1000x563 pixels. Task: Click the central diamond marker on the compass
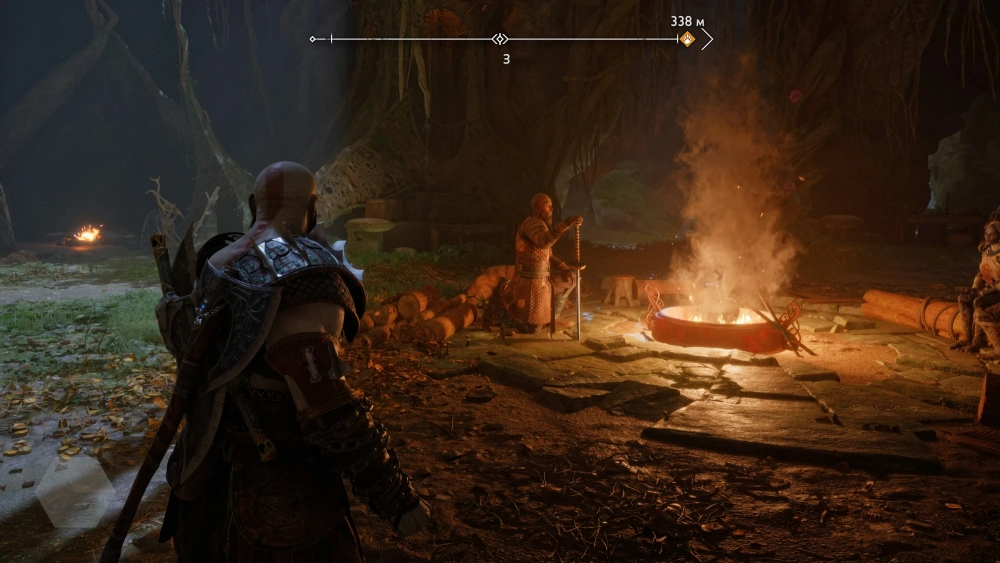point(500,39)
